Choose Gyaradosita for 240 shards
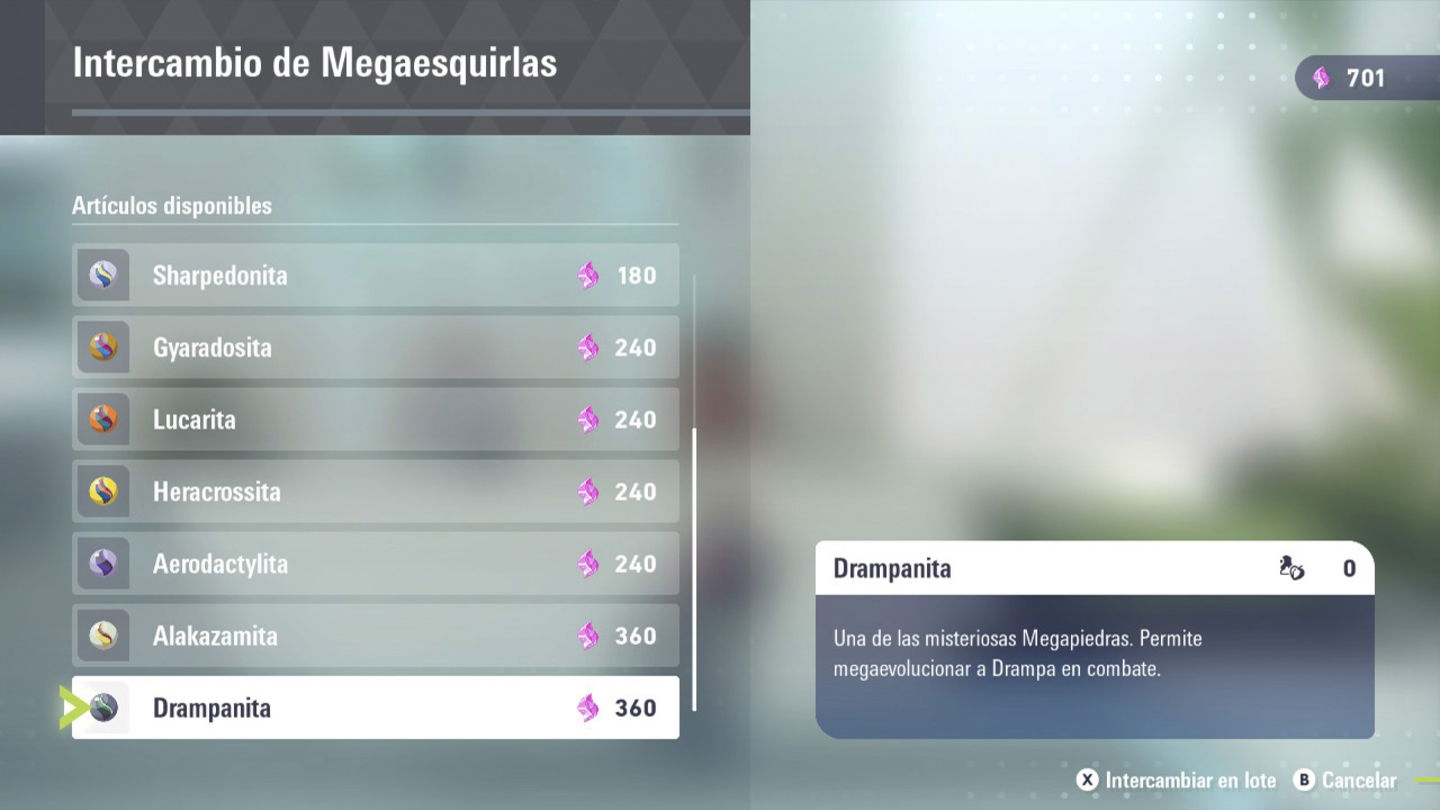This screenshot has height=810, width=1440. pos(375,347)
